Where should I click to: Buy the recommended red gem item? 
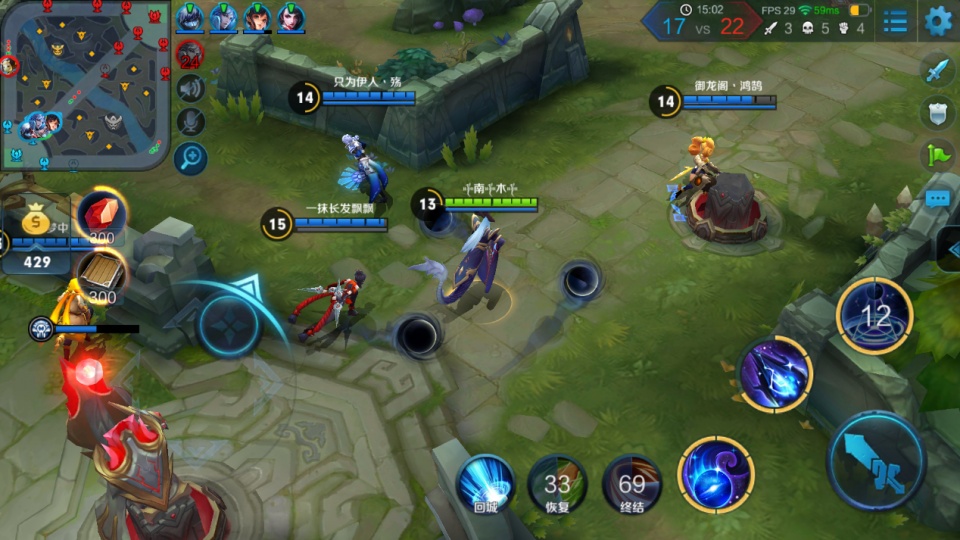point(101,217)
